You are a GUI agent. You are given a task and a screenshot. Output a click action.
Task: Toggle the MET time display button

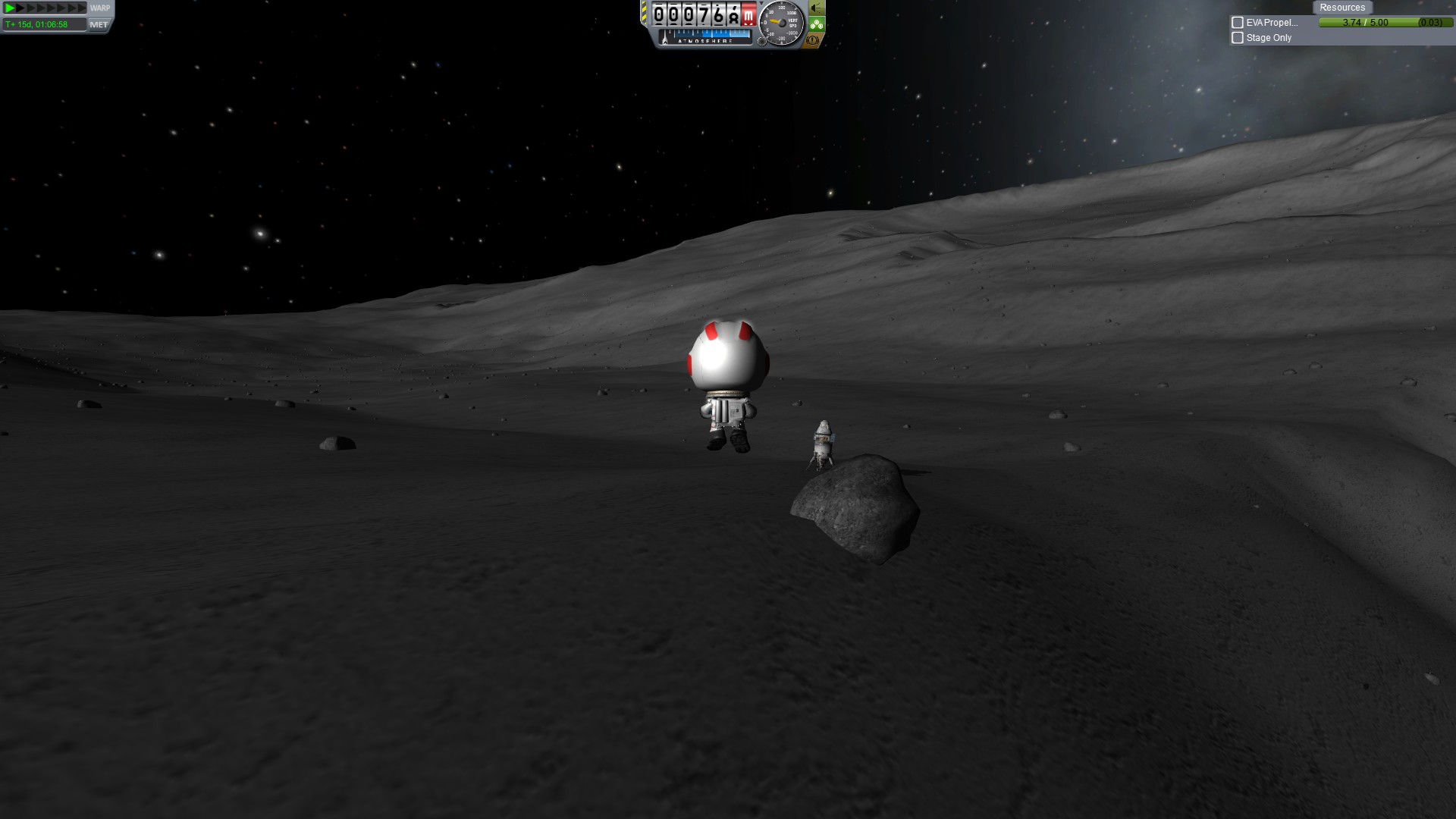pyautogui.click(x=99, y=24)
